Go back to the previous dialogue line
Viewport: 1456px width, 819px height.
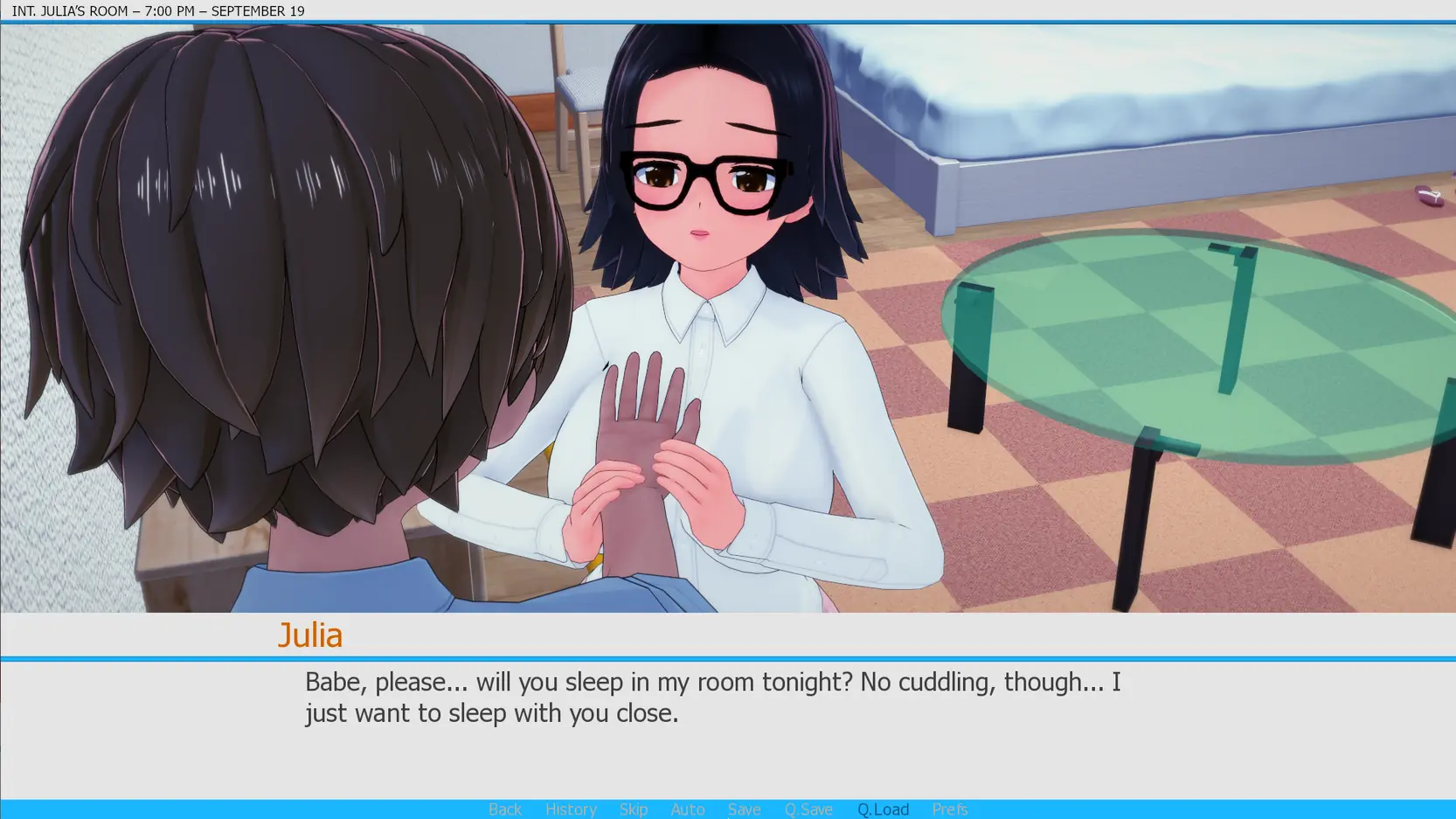point(505,809)
